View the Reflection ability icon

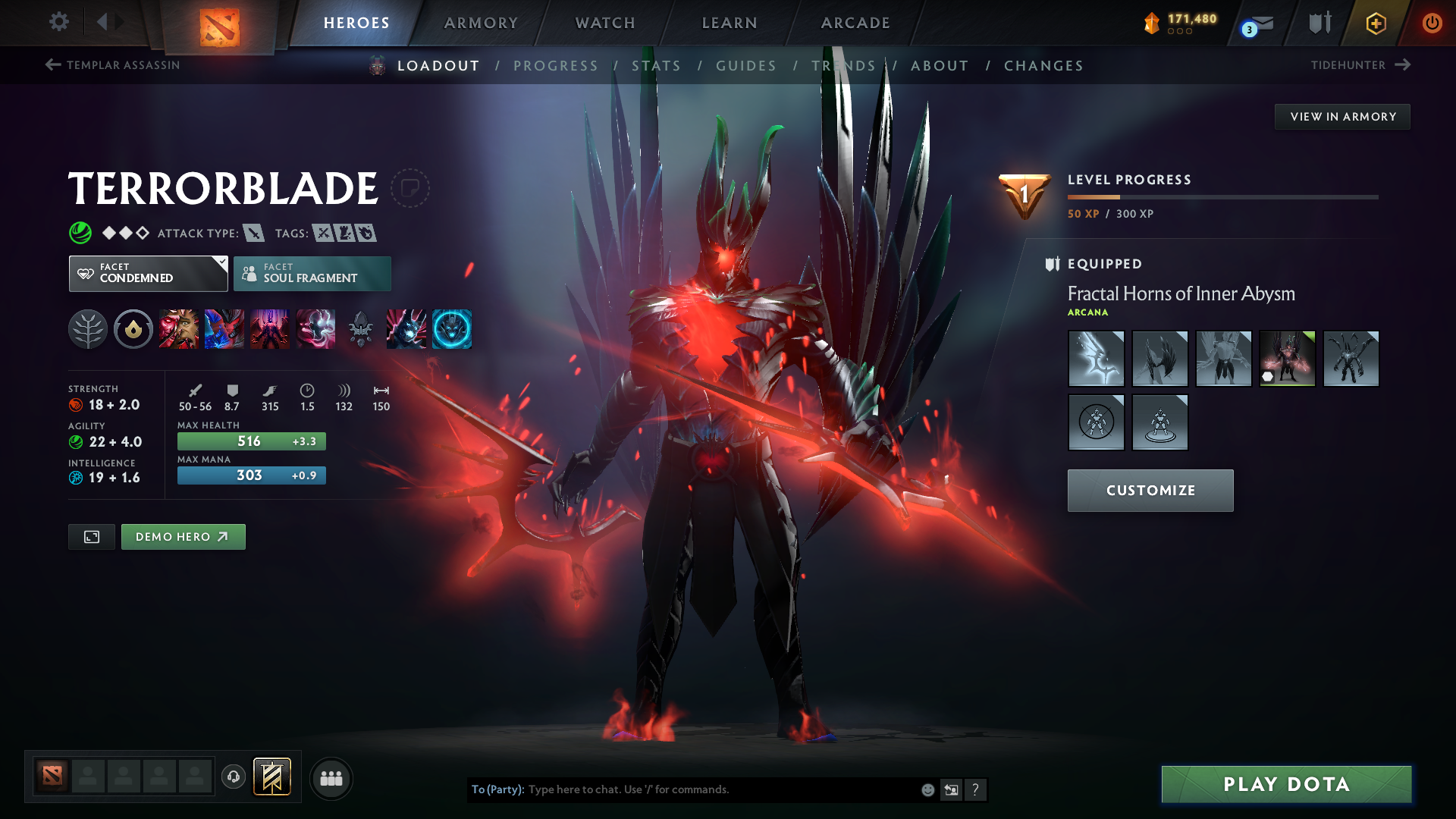point(179,328)
